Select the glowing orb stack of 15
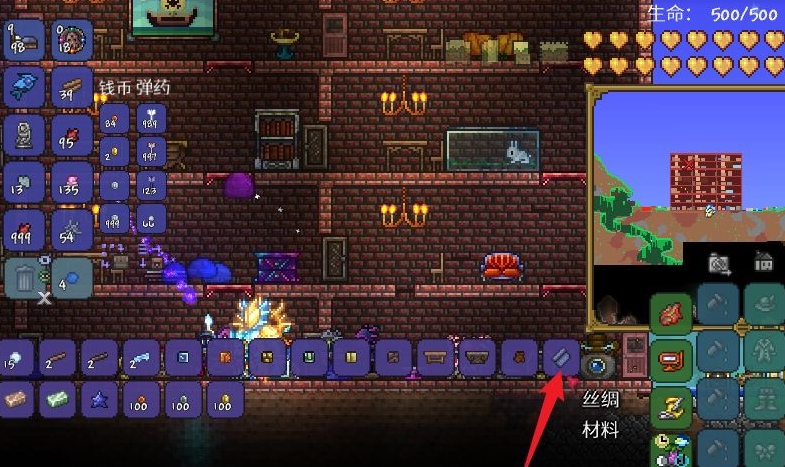 tap(16, 357)
